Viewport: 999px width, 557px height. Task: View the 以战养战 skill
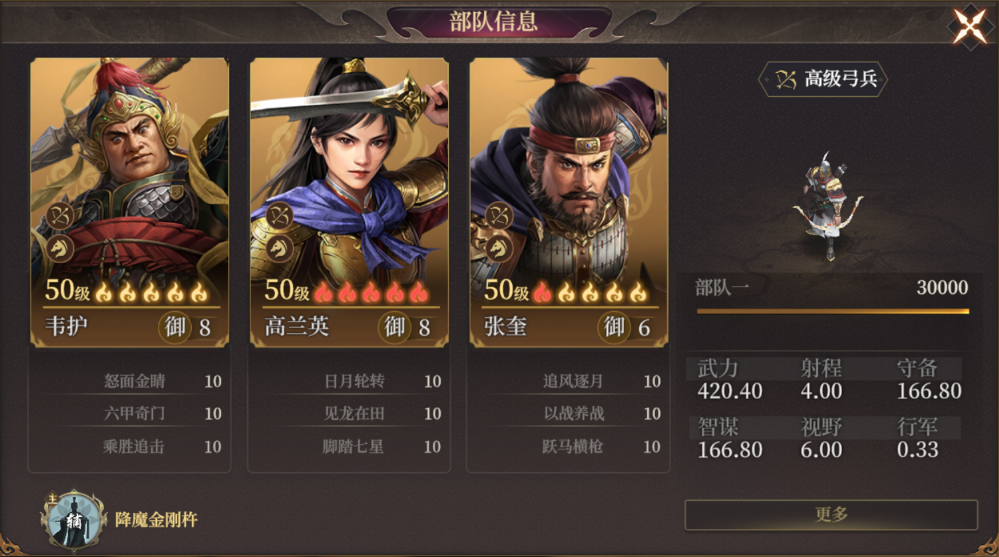click(575, 414)
